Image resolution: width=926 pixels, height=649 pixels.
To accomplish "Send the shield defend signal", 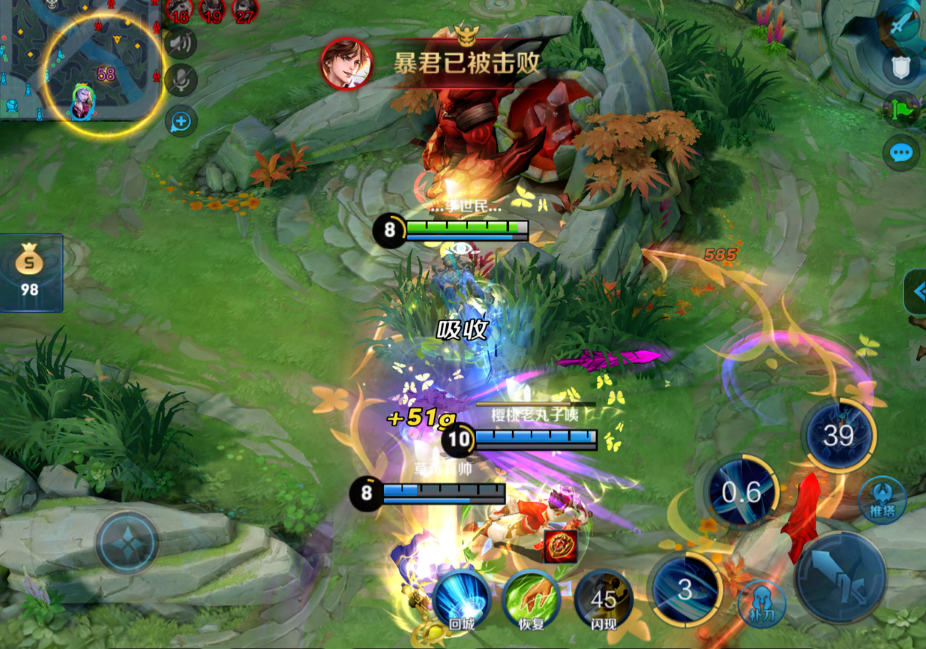I will pyautogui.click(x=903, y=67).
